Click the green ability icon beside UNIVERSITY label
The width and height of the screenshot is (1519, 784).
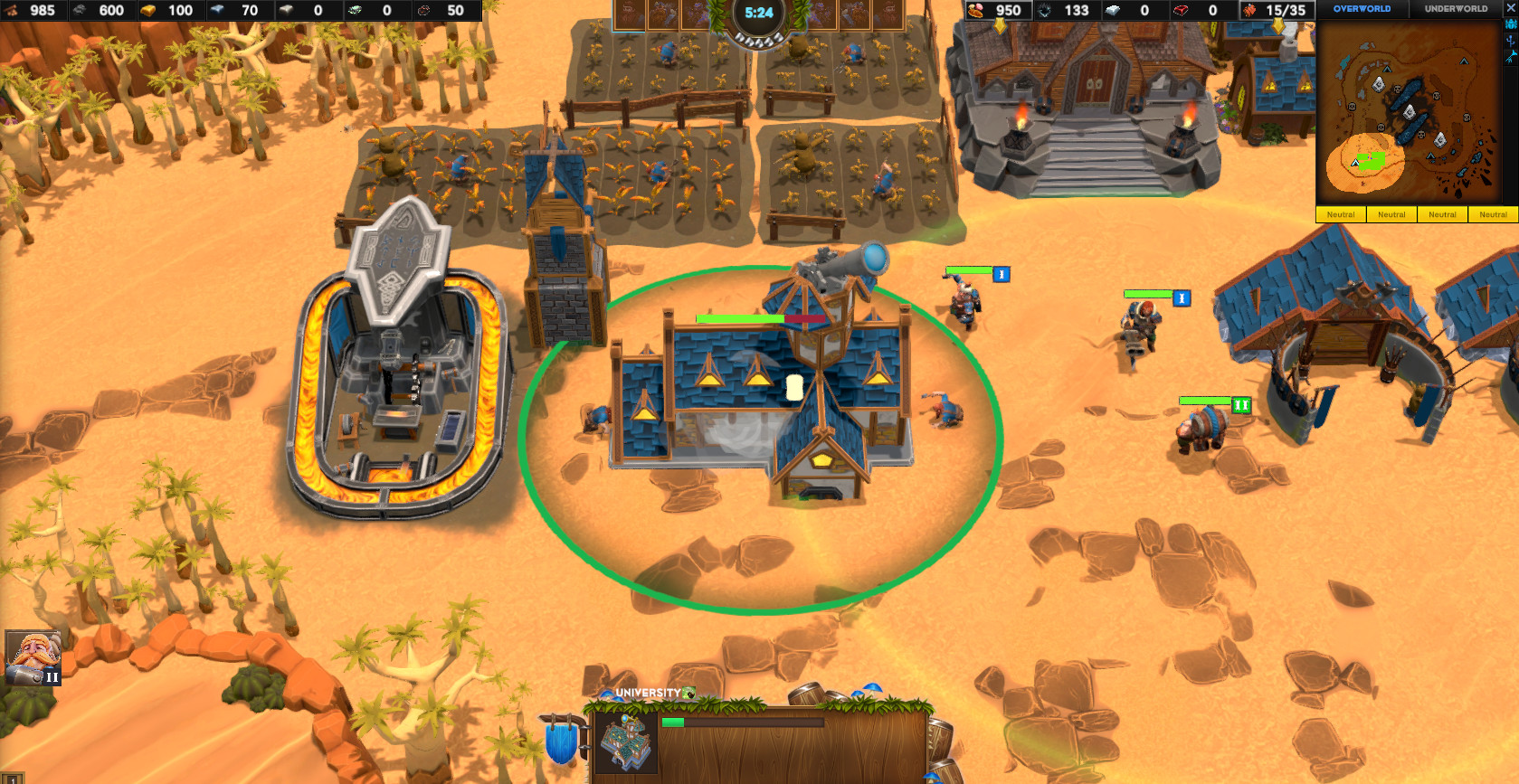pyautogui.click(x=690, y=691)
